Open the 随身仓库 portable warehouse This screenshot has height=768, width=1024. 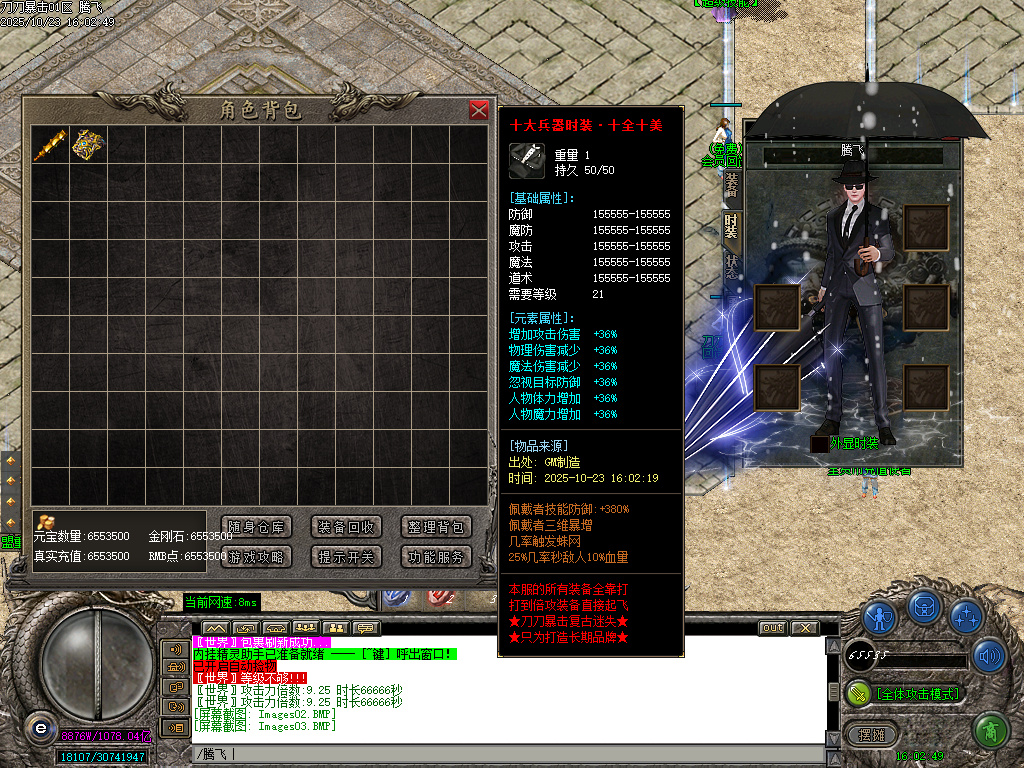[x=256, y=527]
